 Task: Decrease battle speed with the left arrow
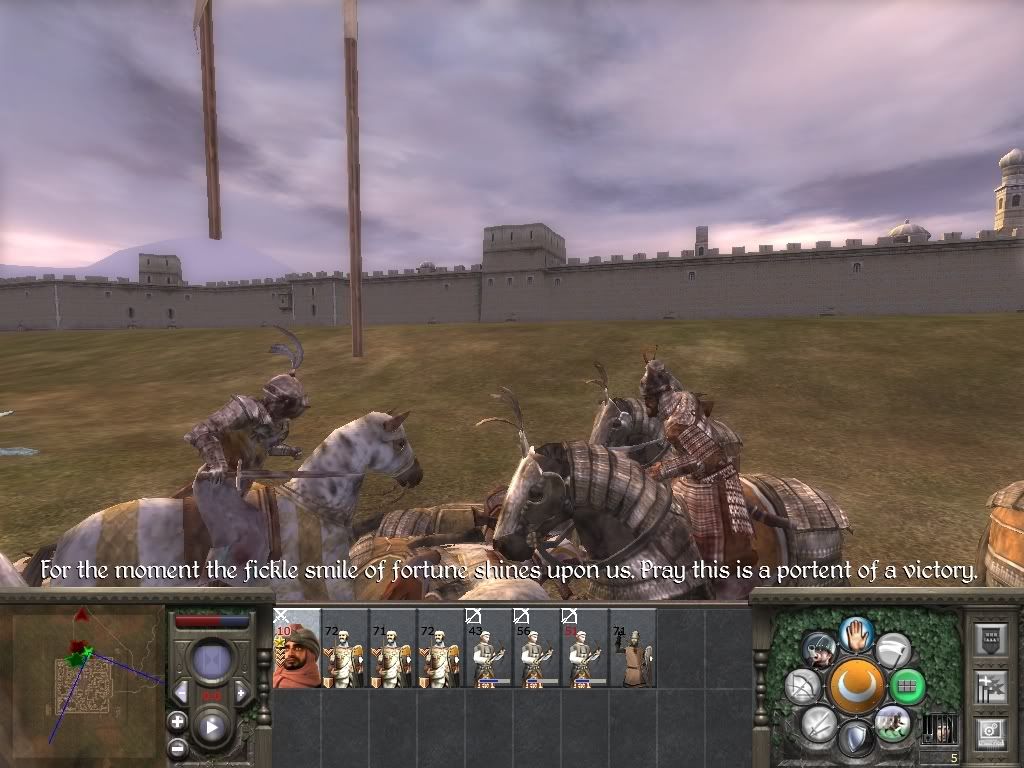point(182,693)
